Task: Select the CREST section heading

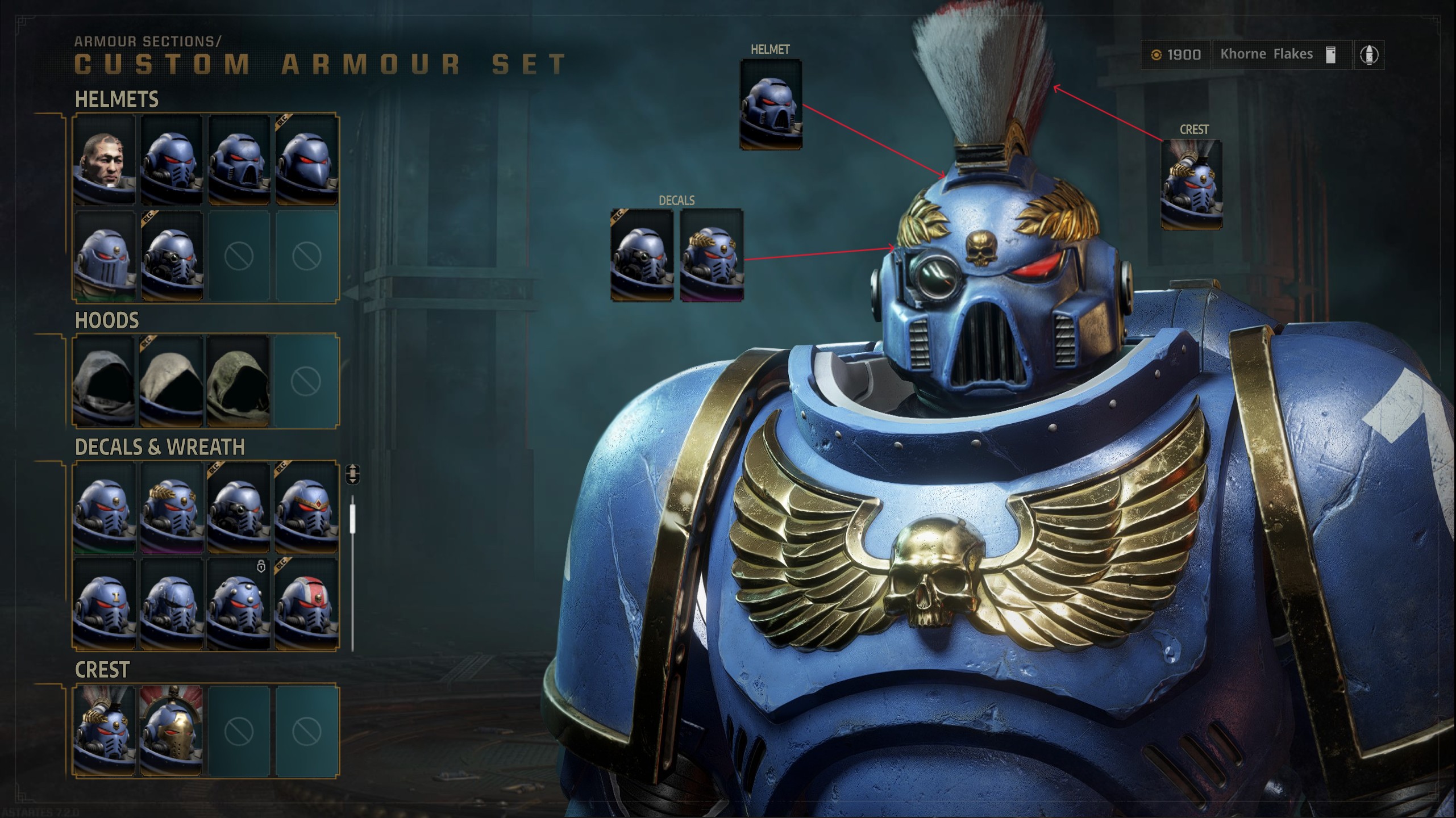Action: [x=101, y=670]
